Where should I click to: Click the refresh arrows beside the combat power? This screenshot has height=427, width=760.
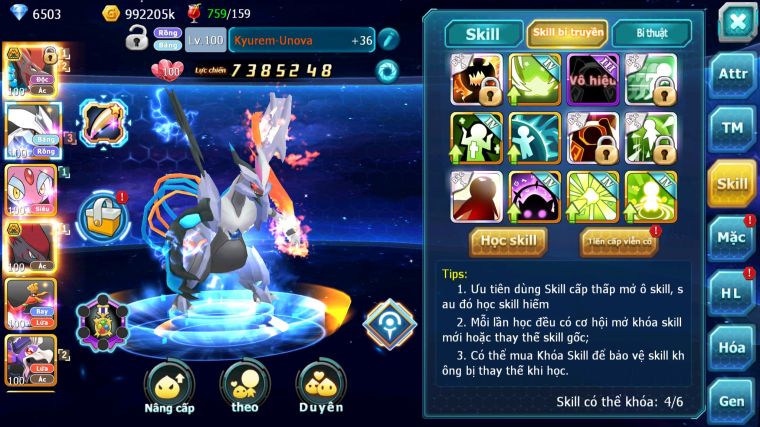point(386,71)
